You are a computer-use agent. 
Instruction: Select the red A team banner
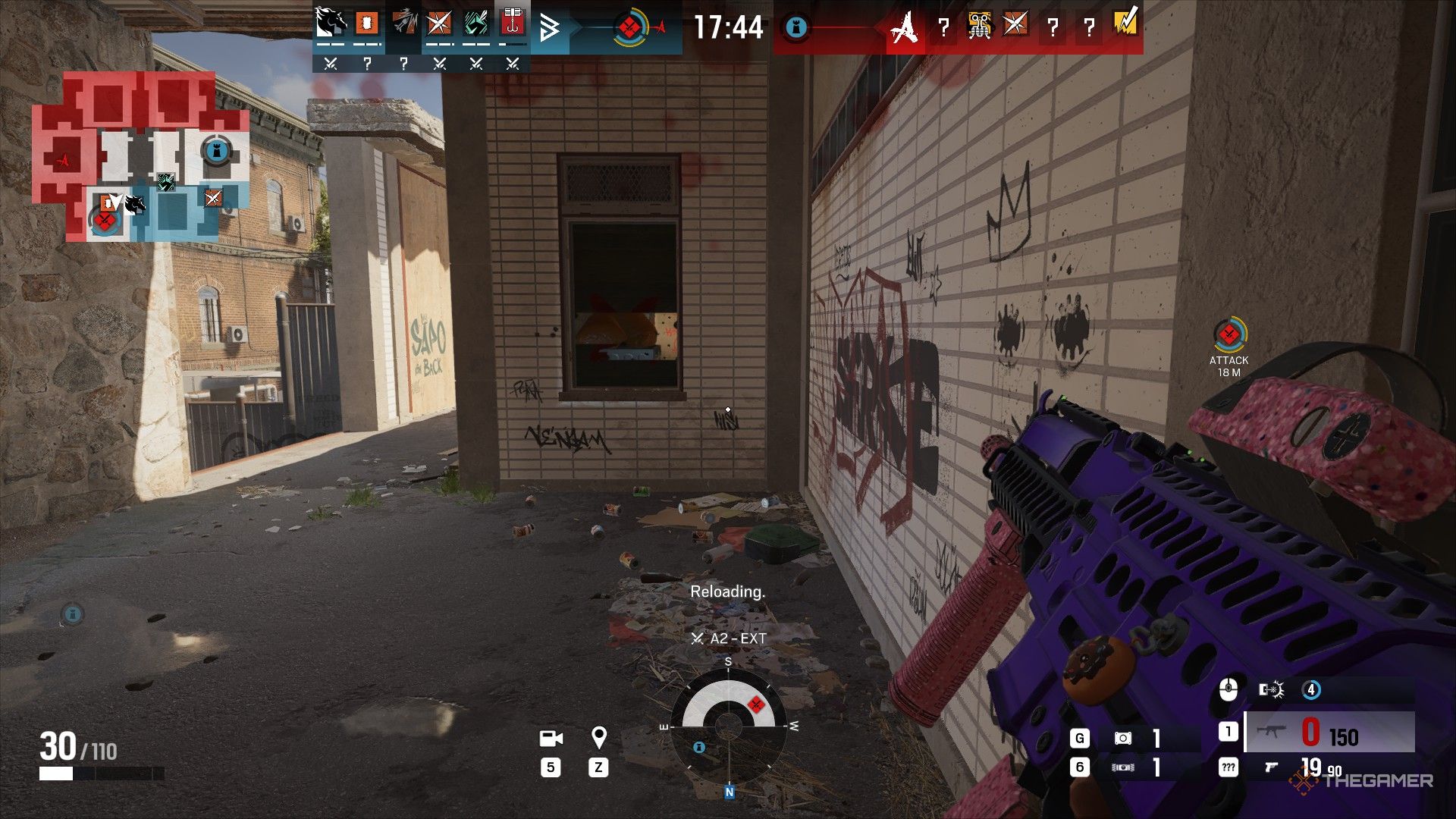(x=904, y=25)
